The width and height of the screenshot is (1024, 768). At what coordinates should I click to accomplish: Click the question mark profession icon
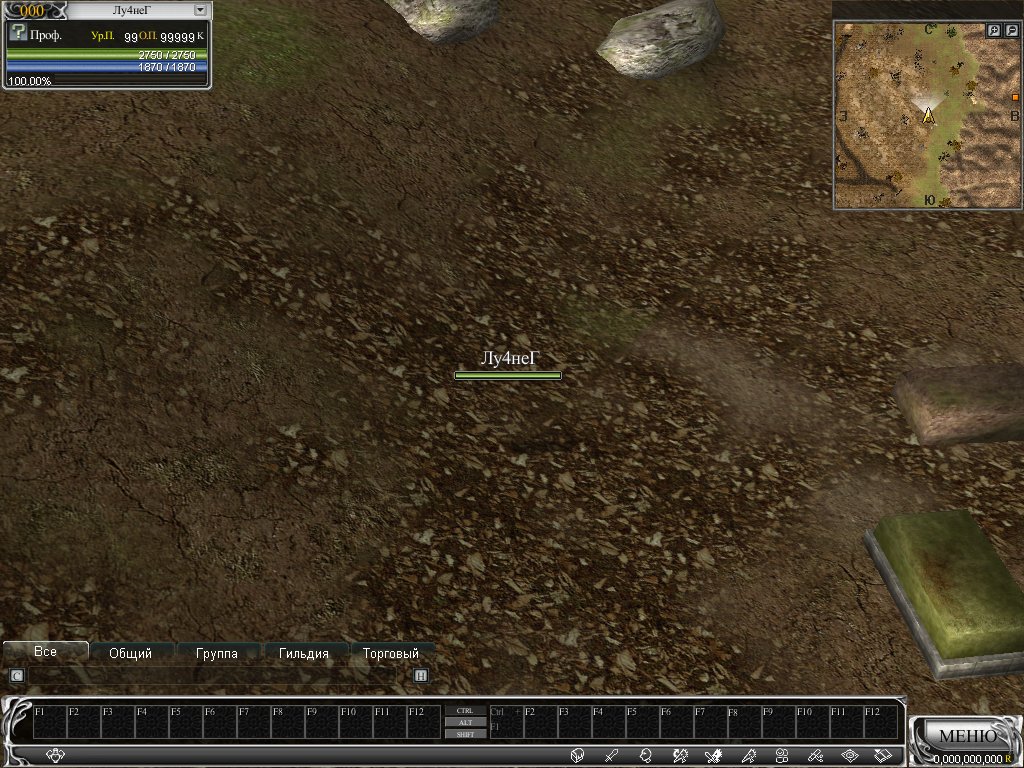click(17, 33)
